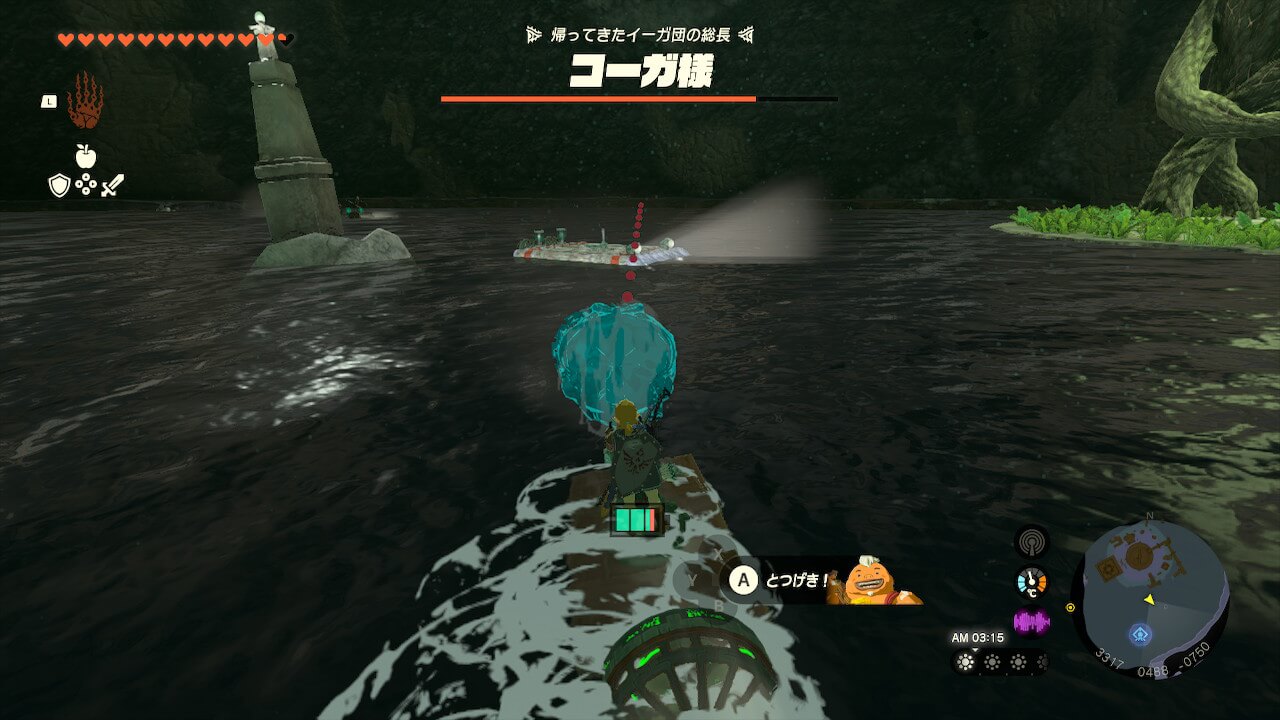This screenshot has width=1280, height=720.
Task: Click the Sheikah sensor antenna icon
Action: (x=1031, y=543)
